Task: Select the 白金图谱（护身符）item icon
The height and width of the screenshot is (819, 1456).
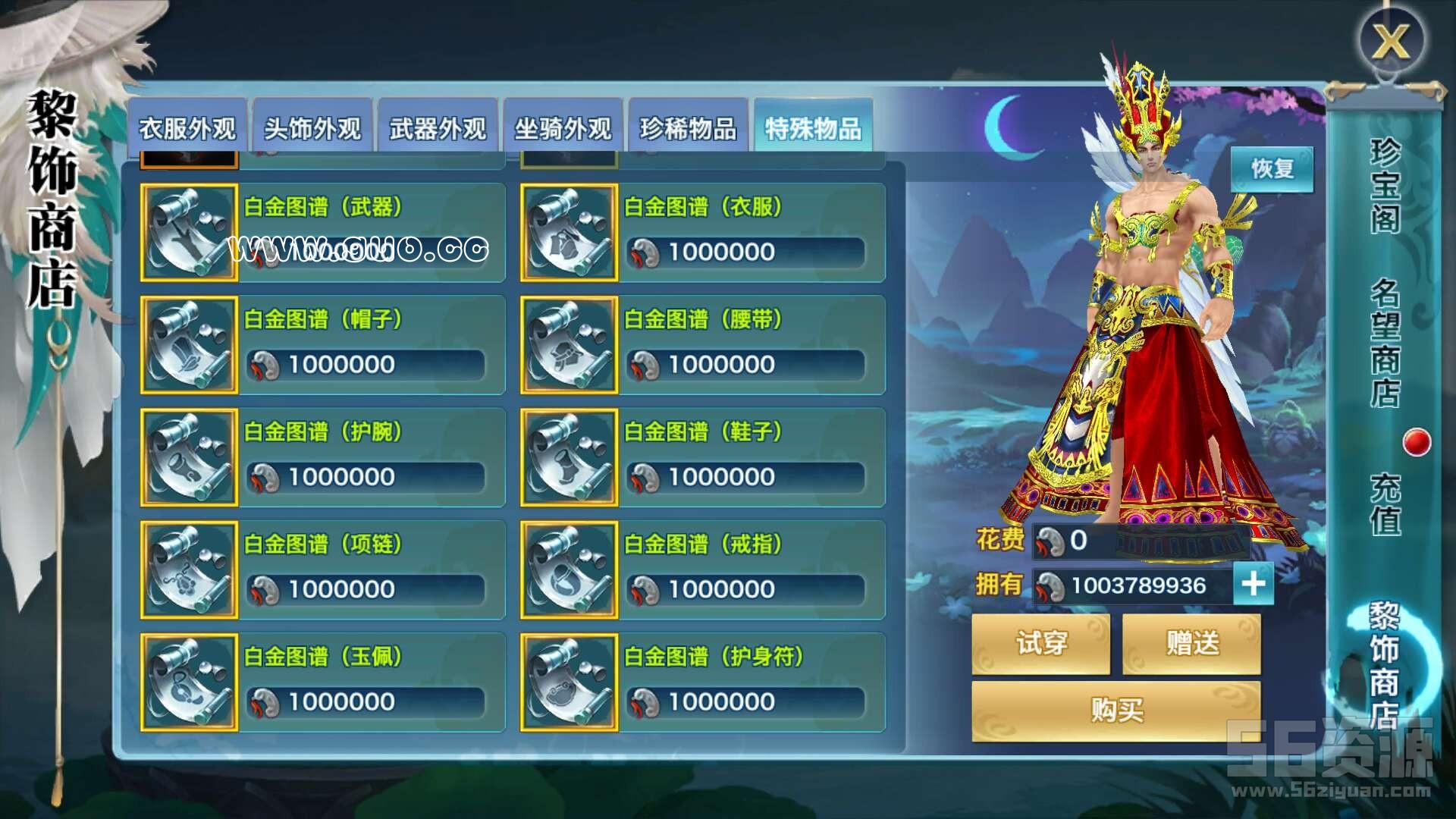Action: coord(570,682)
